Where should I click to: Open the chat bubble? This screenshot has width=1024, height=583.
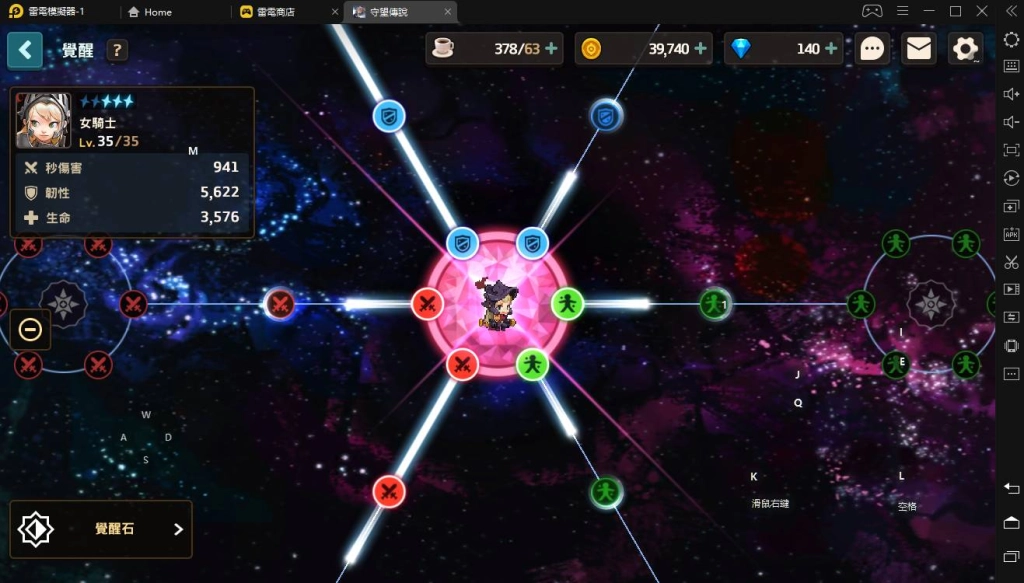click(x=872, y=49)
